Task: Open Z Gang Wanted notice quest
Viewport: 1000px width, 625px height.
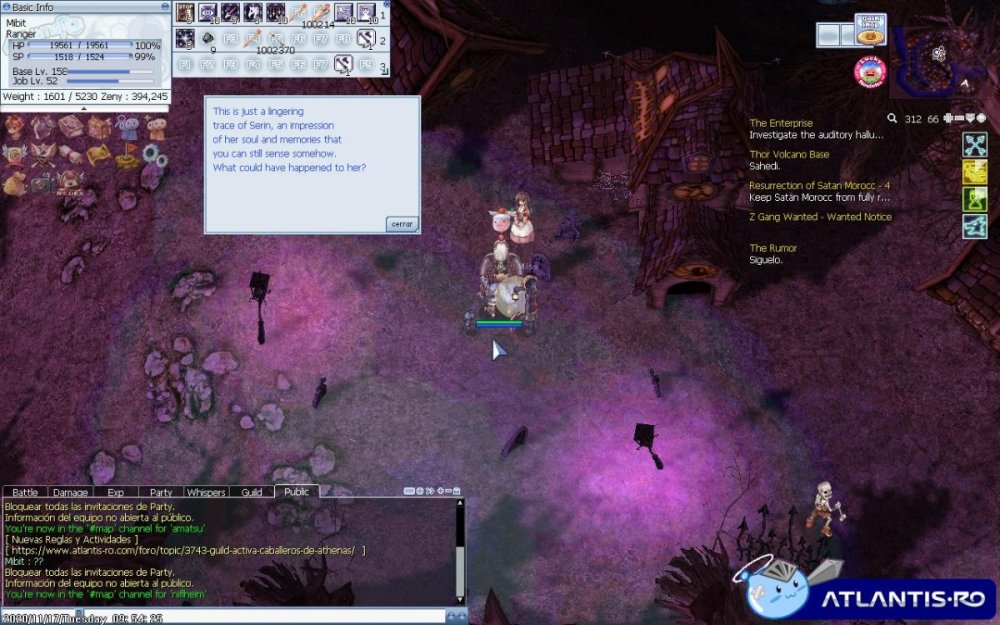Action: point(820,217)
